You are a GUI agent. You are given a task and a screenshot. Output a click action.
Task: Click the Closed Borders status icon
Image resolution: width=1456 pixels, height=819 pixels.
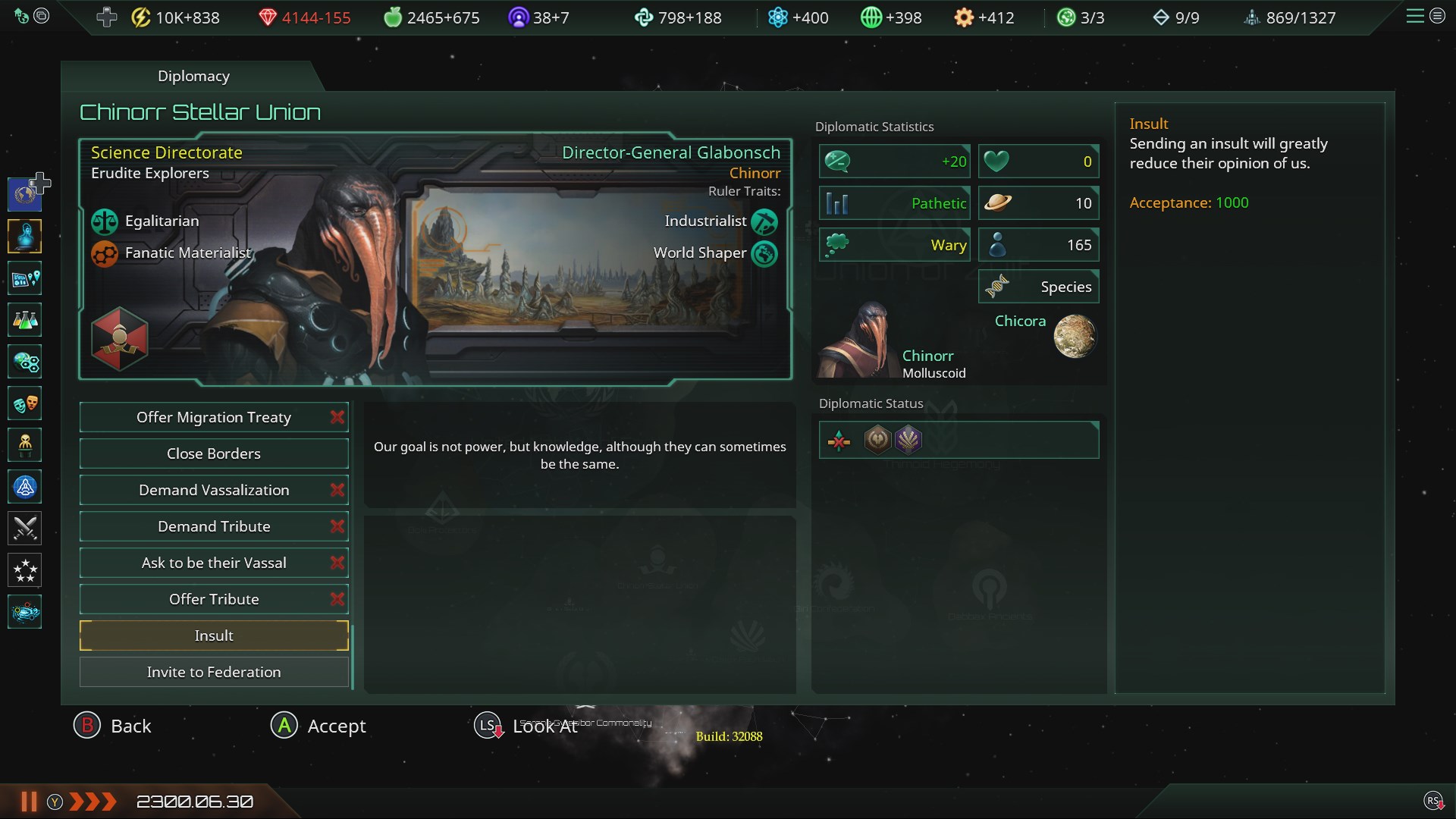840,440
